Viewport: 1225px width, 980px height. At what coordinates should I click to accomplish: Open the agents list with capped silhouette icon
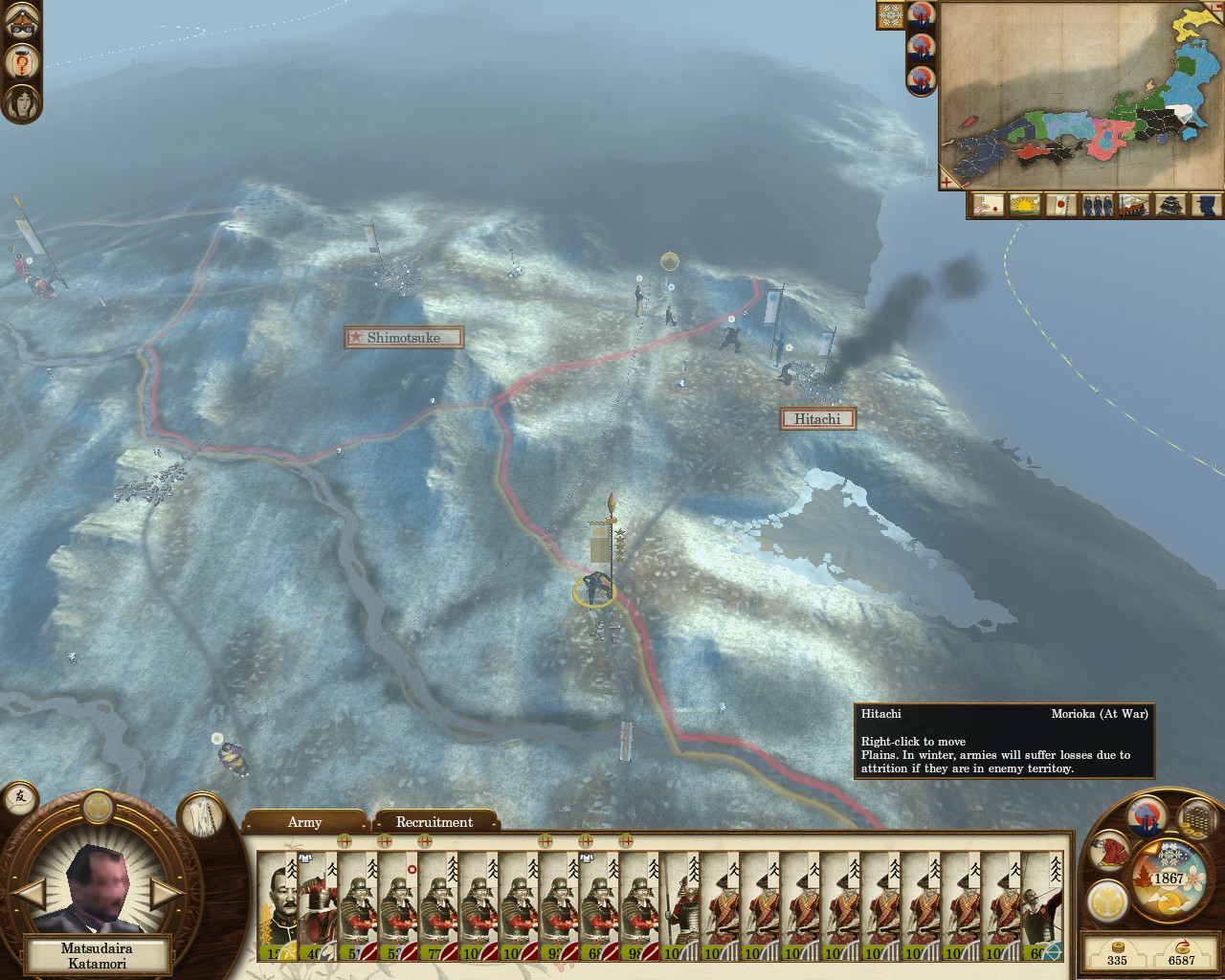click(1205, 205)
